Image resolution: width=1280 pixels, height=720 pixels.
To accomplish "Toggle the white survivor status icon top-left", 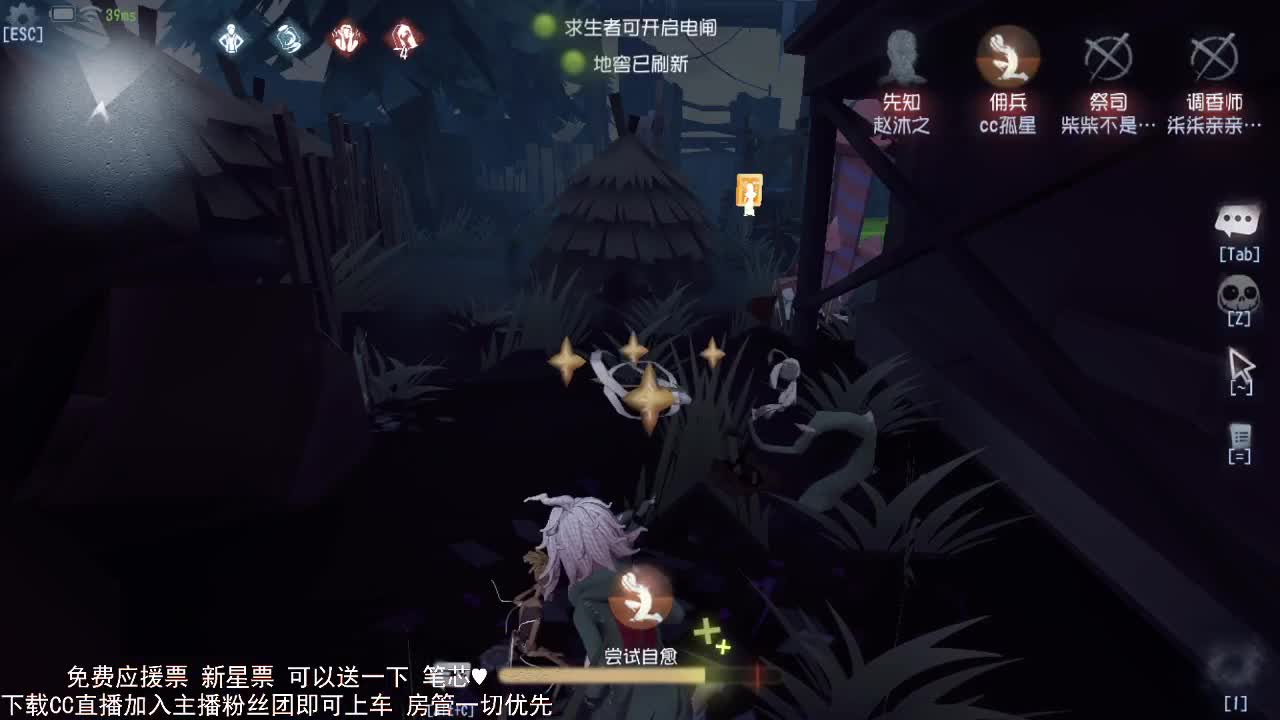I will 231,40.
